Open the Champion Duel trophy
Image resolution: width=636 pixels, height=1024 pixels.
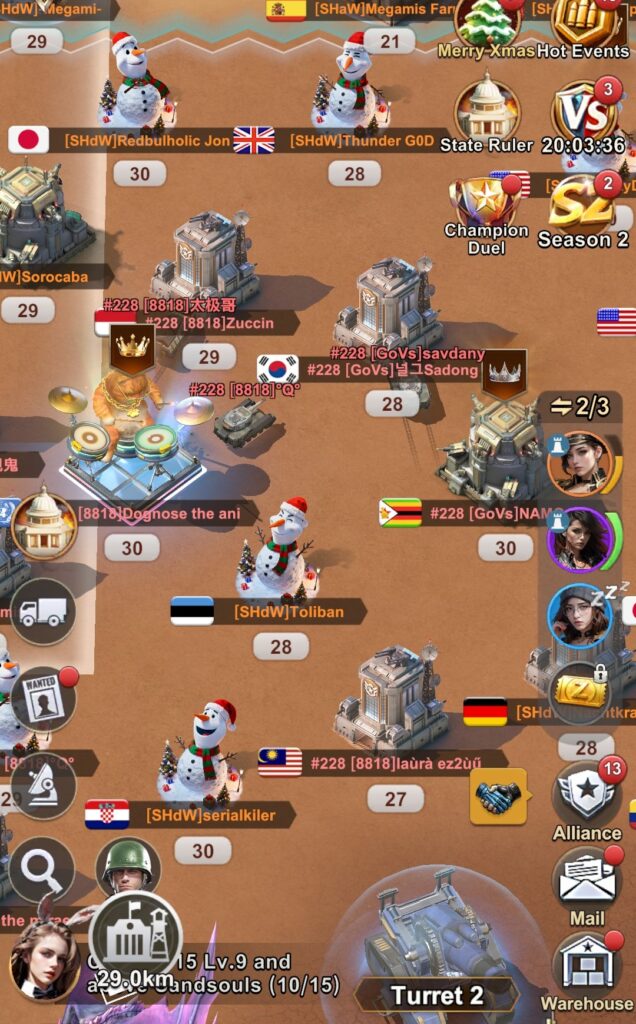click(x=485, y=205)
